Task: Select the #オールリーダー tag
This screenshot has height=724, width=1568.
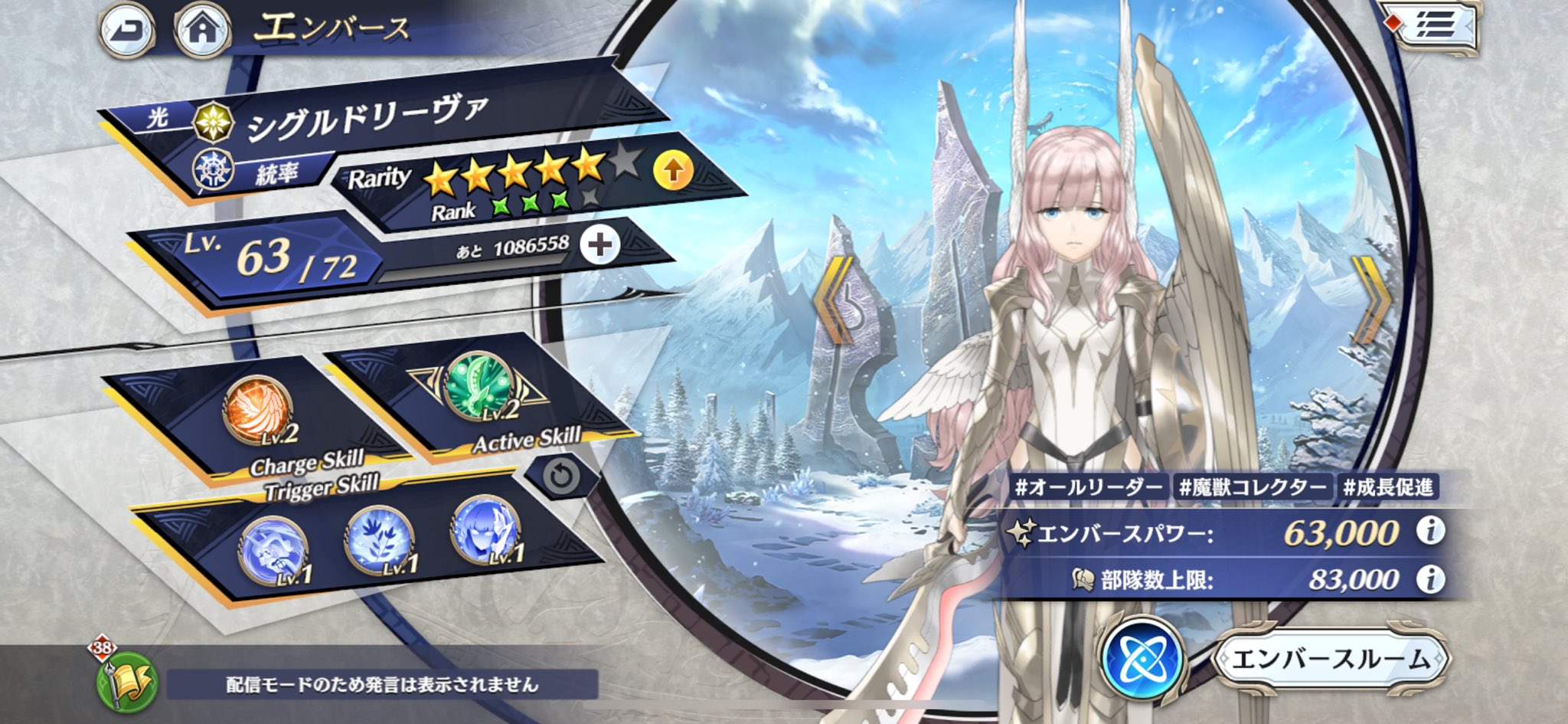Action: [1088, 487]
